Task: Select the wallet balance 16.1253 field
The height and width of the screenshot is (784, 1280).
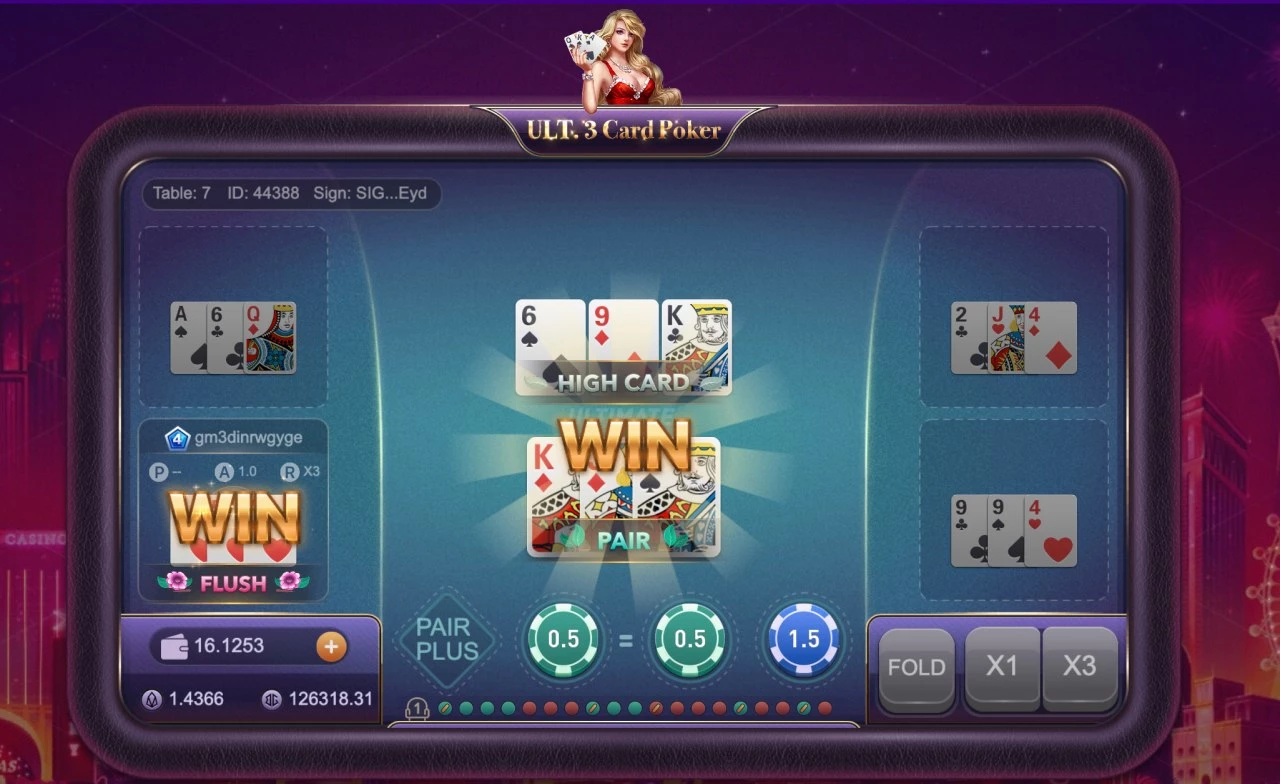Action: click(230, 647)
